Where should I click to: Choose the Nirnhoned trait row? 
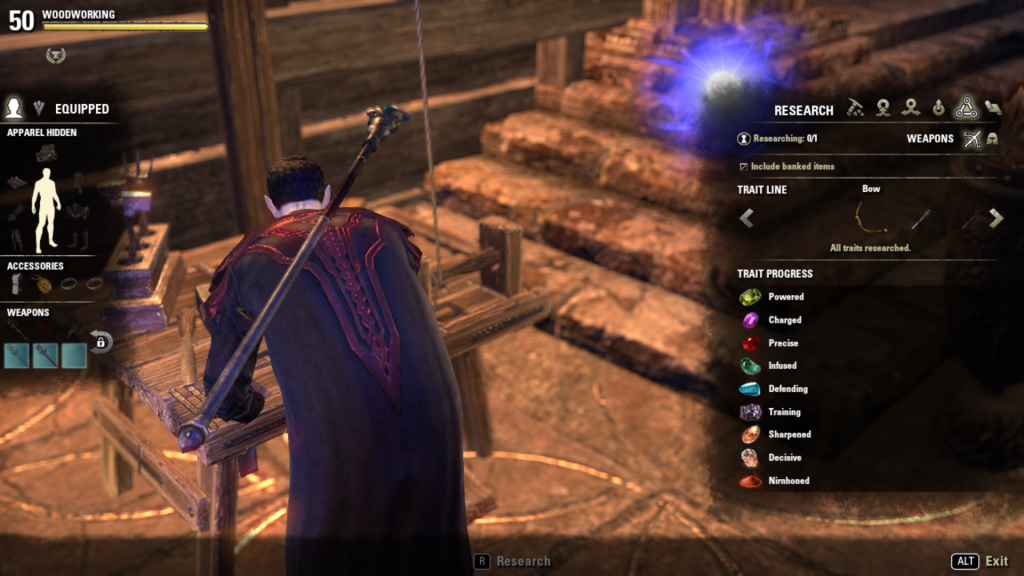tap(788, 481)
